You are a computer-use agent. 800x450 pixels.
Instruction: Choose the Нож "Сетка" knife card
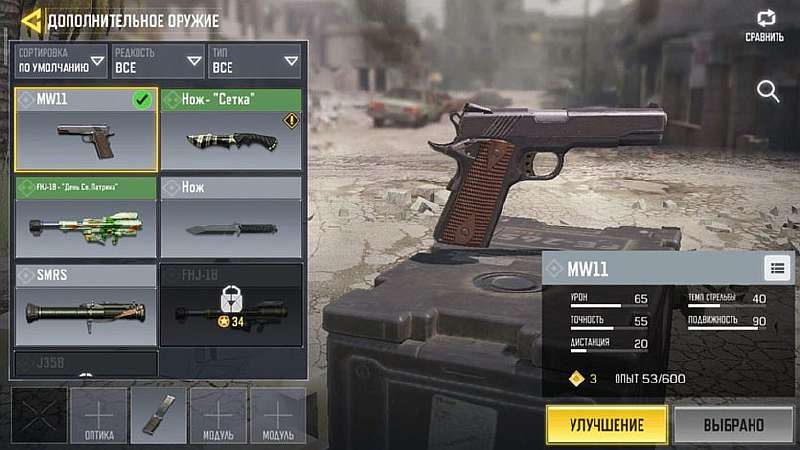coord(231,130)
